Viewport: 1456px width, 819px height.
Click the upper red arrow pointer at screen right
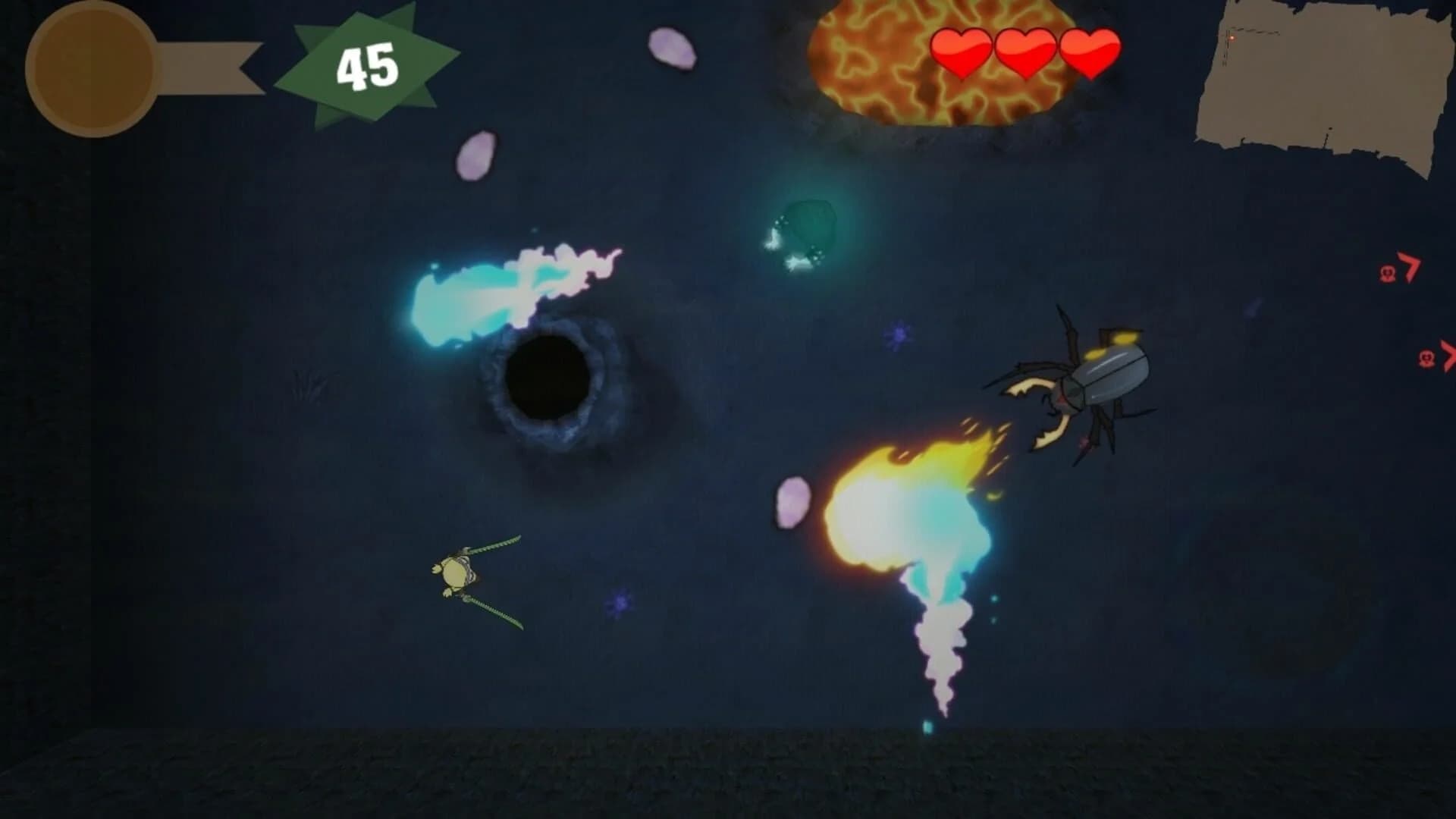point(1411,265)
